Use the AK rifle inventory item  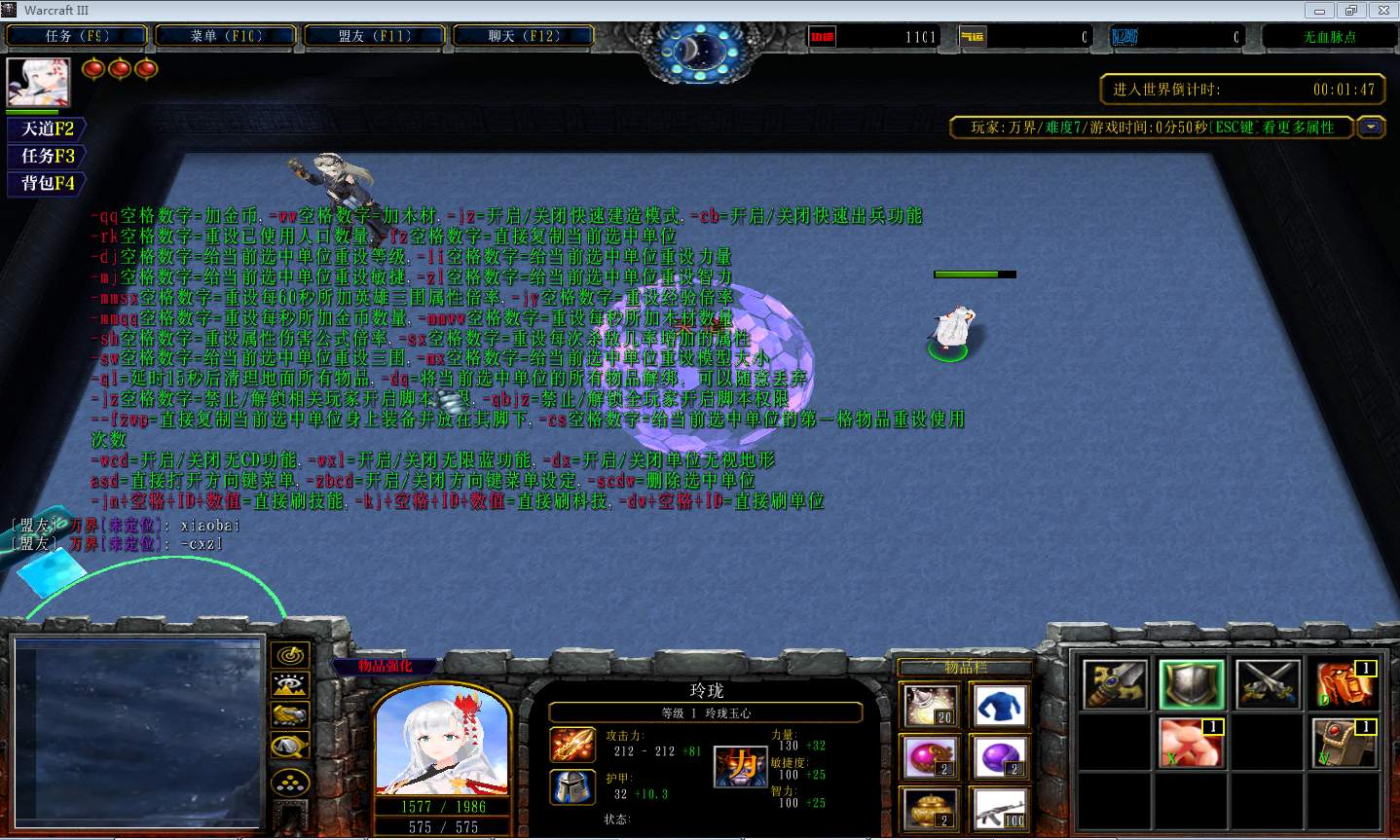[x=999, y=809]
